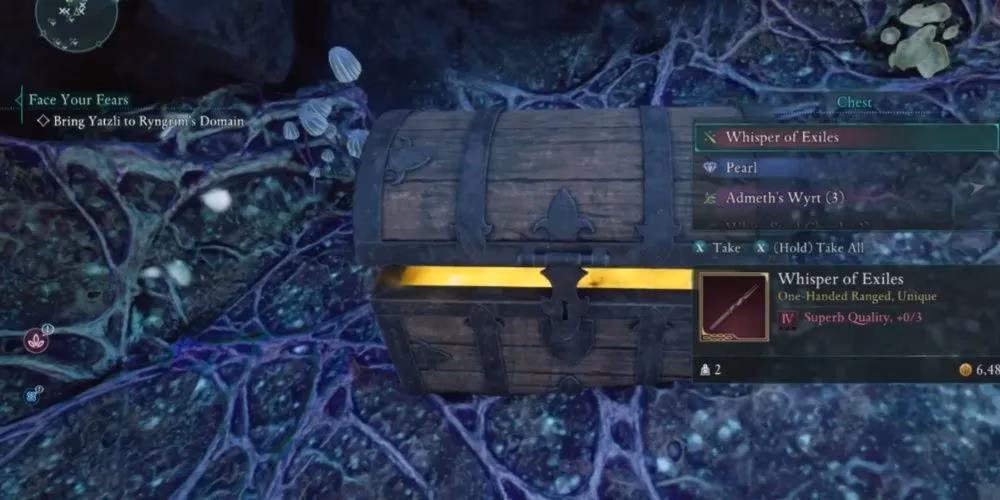Image resolution: width=1000 pixels, height=500 pixels.
Task: Open the Face Your Fears quest tracker
Action: pyautogui.click(x=78, y=100)
